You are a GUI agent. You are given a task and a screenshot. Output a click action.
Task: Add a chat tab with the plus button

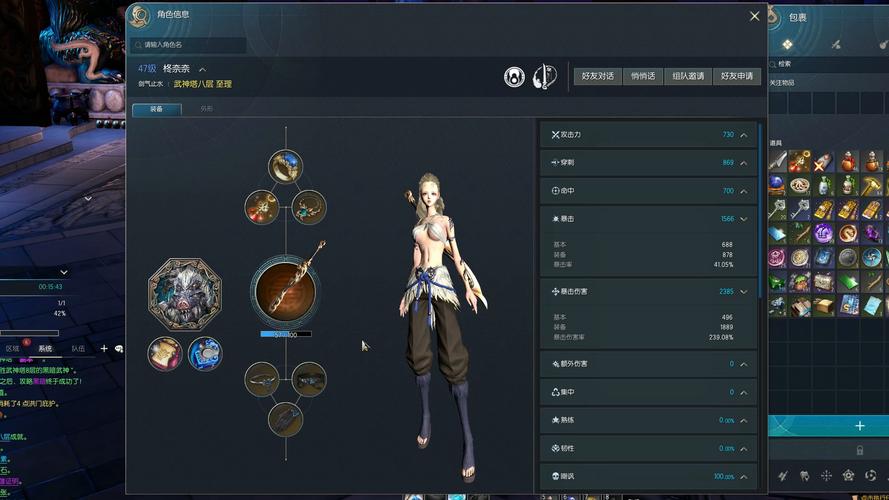point(104,349)
